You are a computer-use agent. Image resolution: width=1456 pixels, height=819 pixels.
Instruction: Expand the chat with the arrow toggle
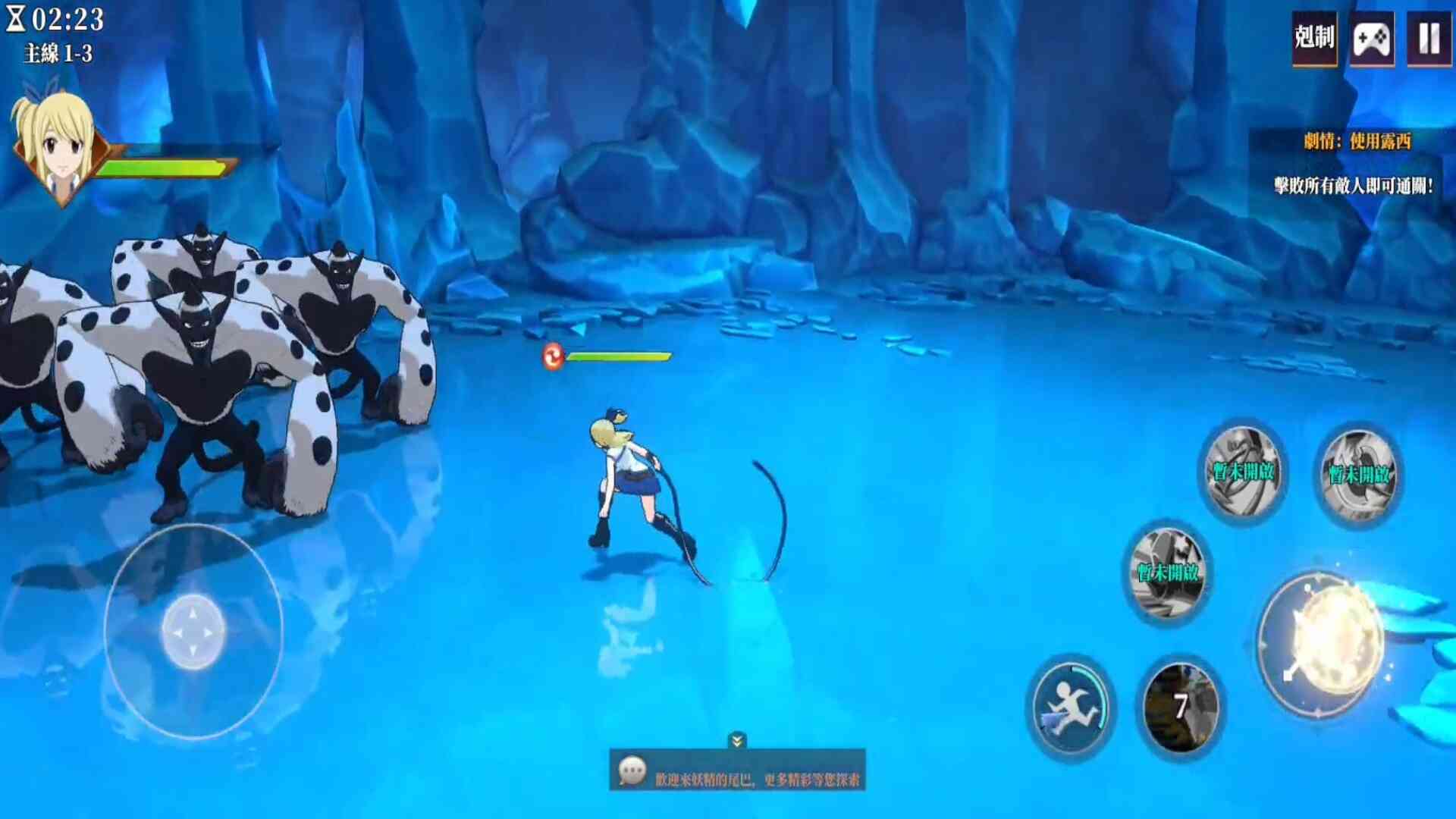point(737,739)
